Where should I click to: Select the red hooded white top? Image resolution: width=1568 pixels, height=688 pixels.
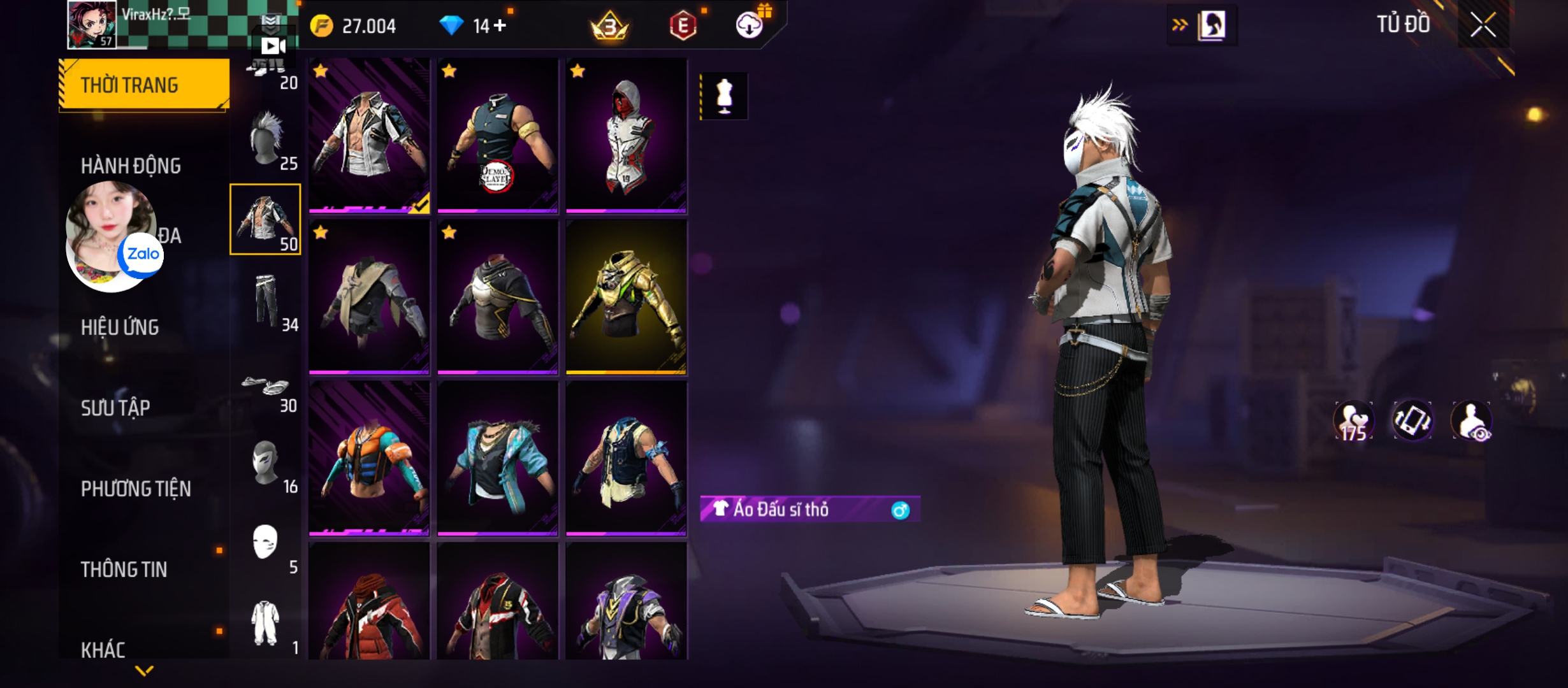[x=626, y=135]
